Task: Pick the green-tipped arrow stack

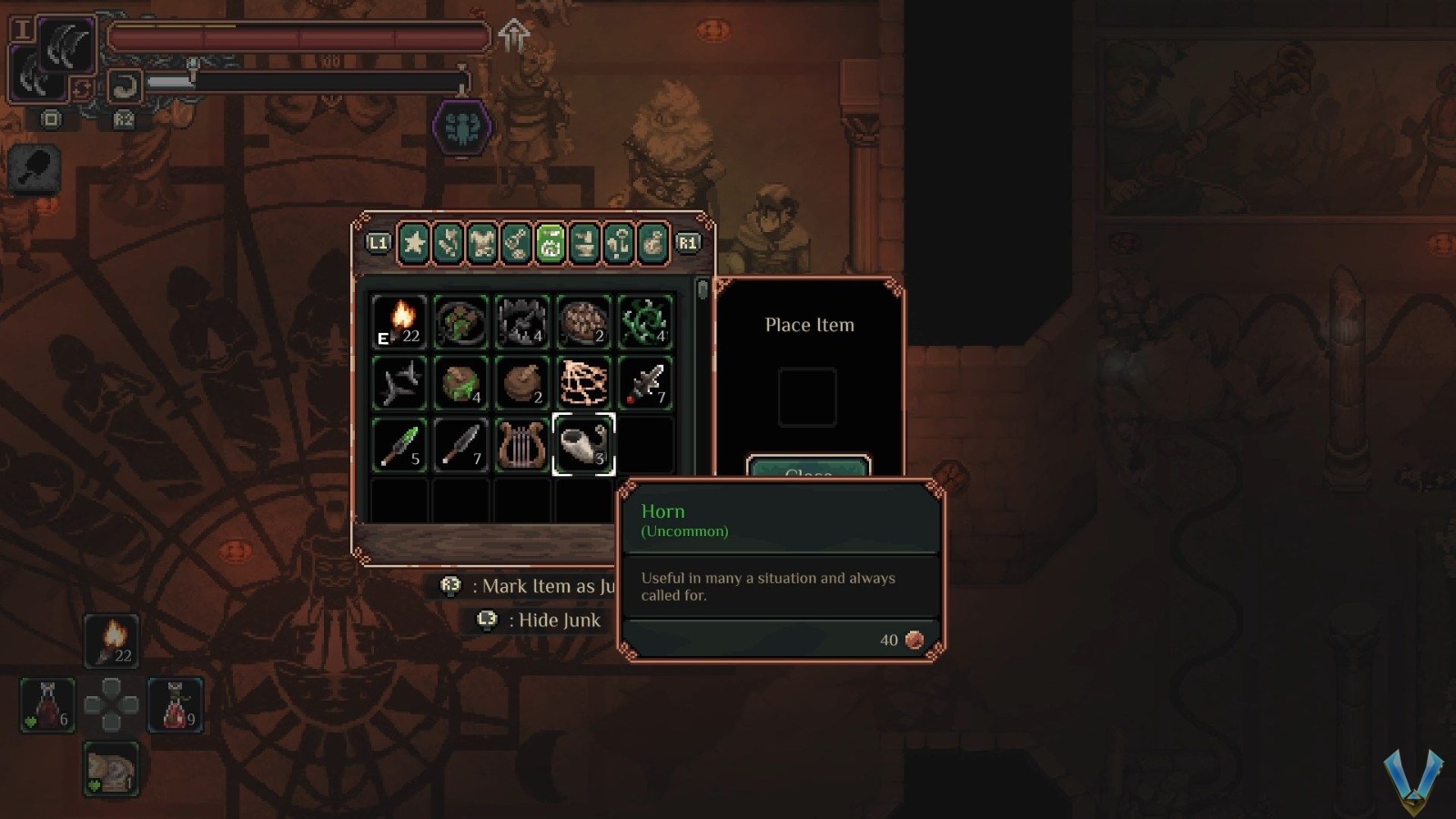Action: coord(399,444)
